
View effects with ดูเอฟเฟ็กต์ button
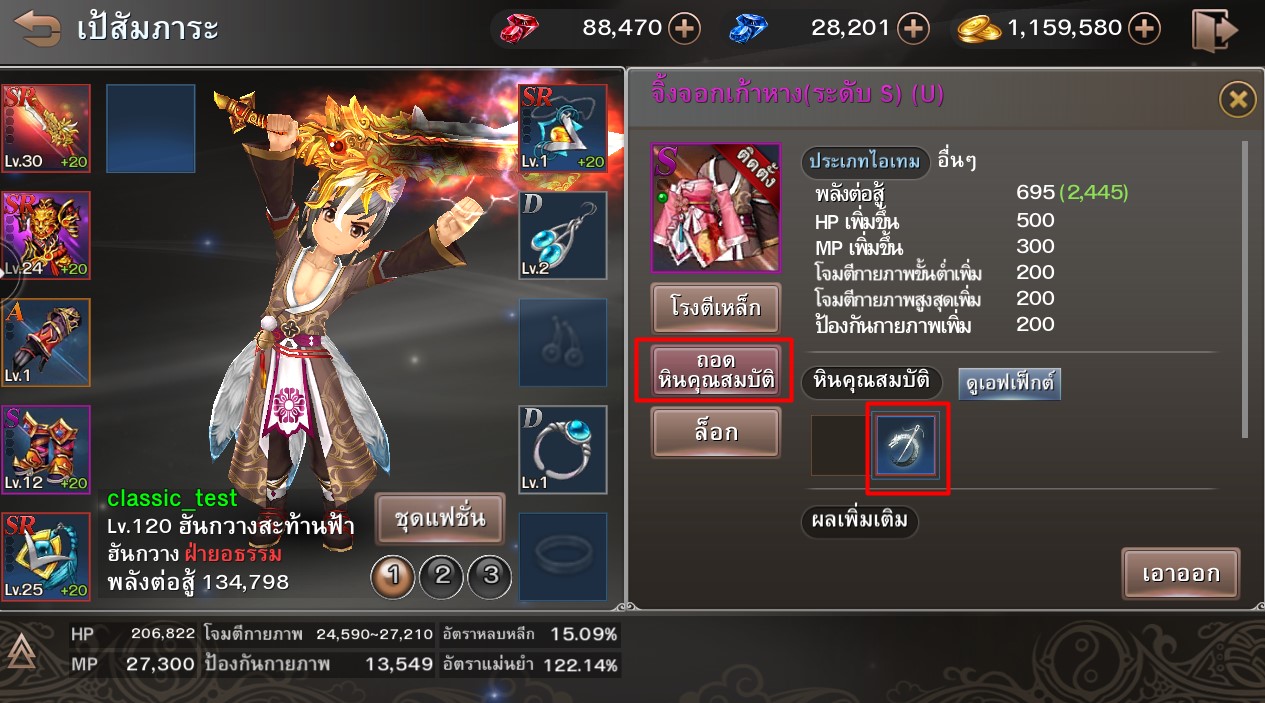coord(1009,383)
